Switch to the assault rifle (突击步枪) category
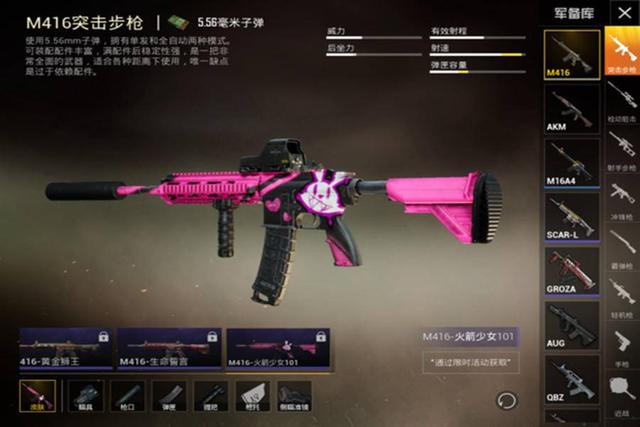The width and height of the screenshot is (640, 427). [x=621, y=55]
